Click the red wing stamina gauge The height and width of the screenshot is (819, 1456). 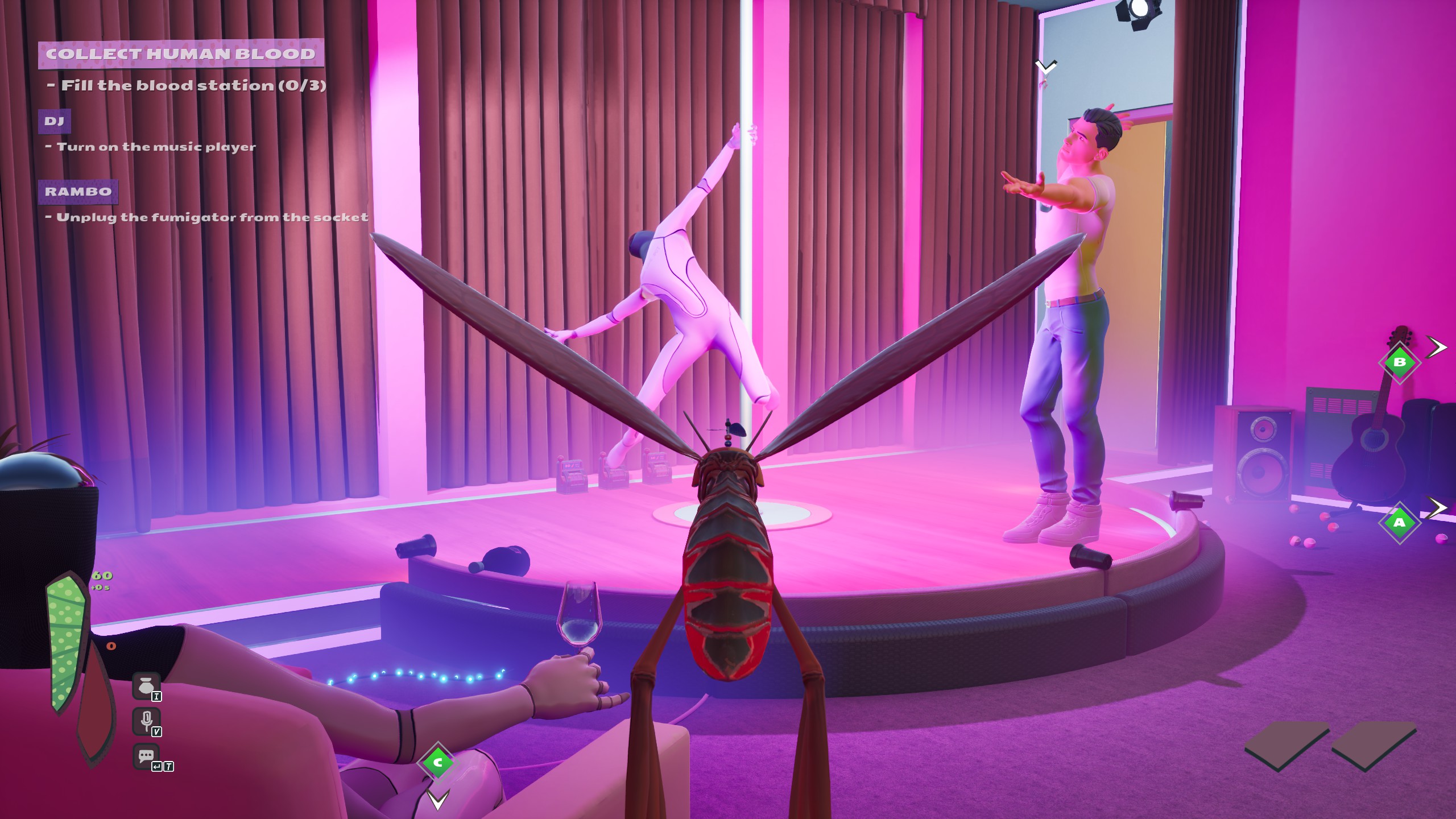(96, 702)
